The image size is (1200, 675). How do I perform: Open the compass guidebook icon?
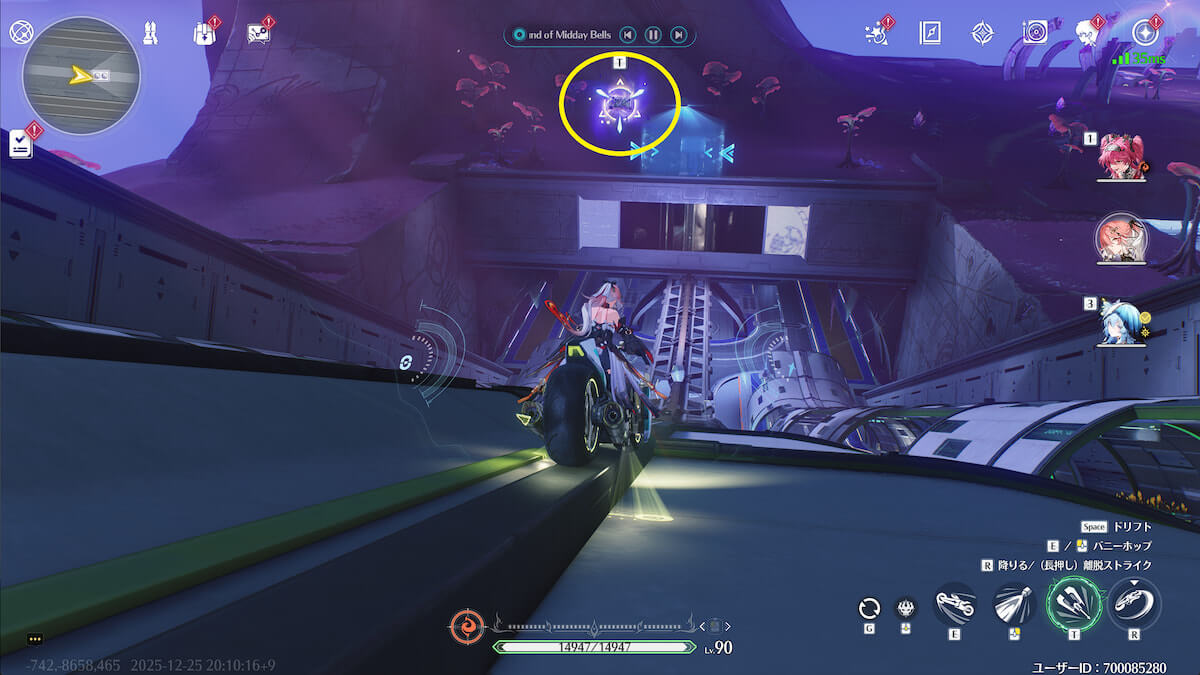[x=931, y=33]
